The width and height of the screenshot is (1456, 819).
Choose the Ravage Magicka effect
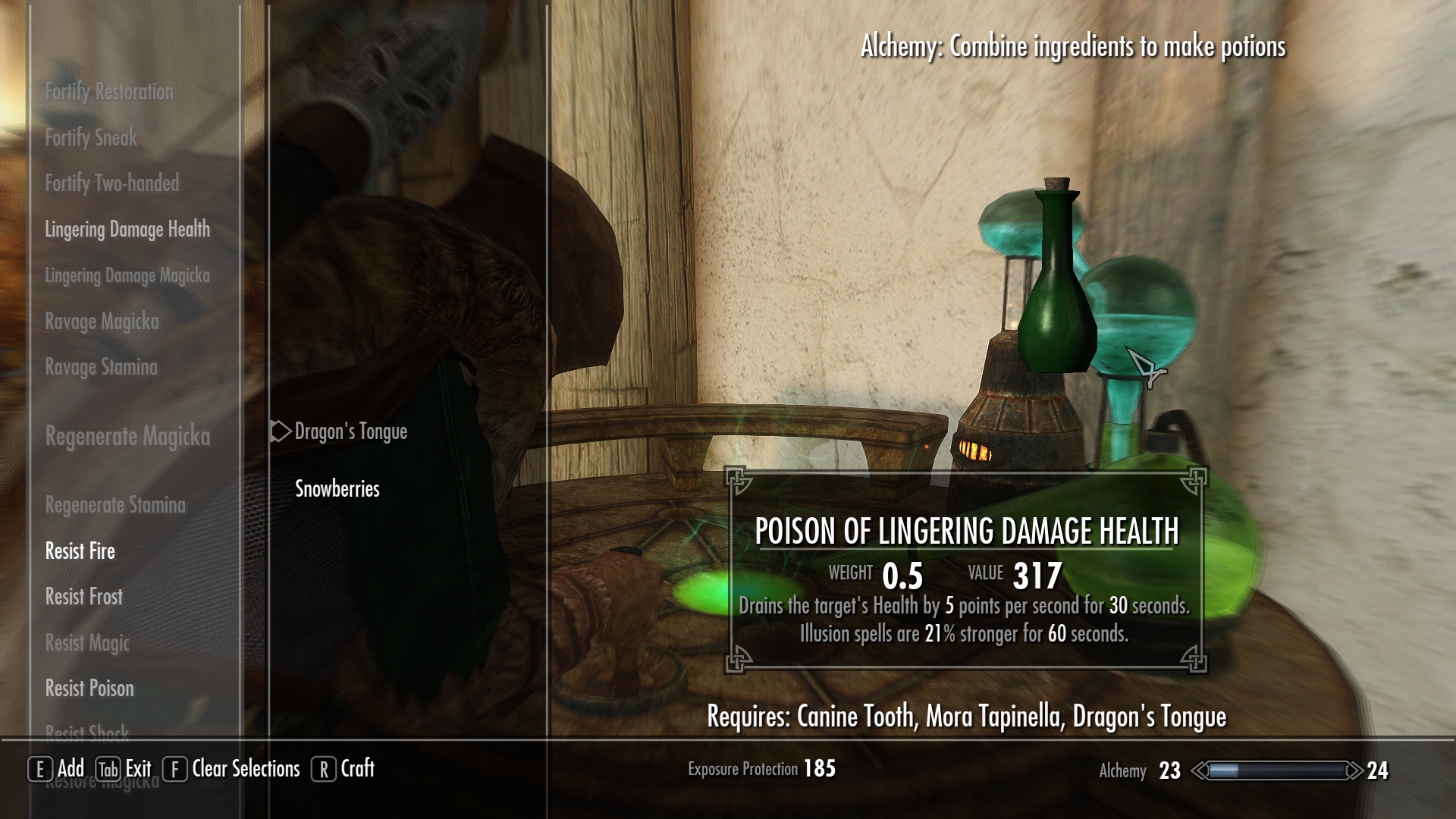(102, 322)
